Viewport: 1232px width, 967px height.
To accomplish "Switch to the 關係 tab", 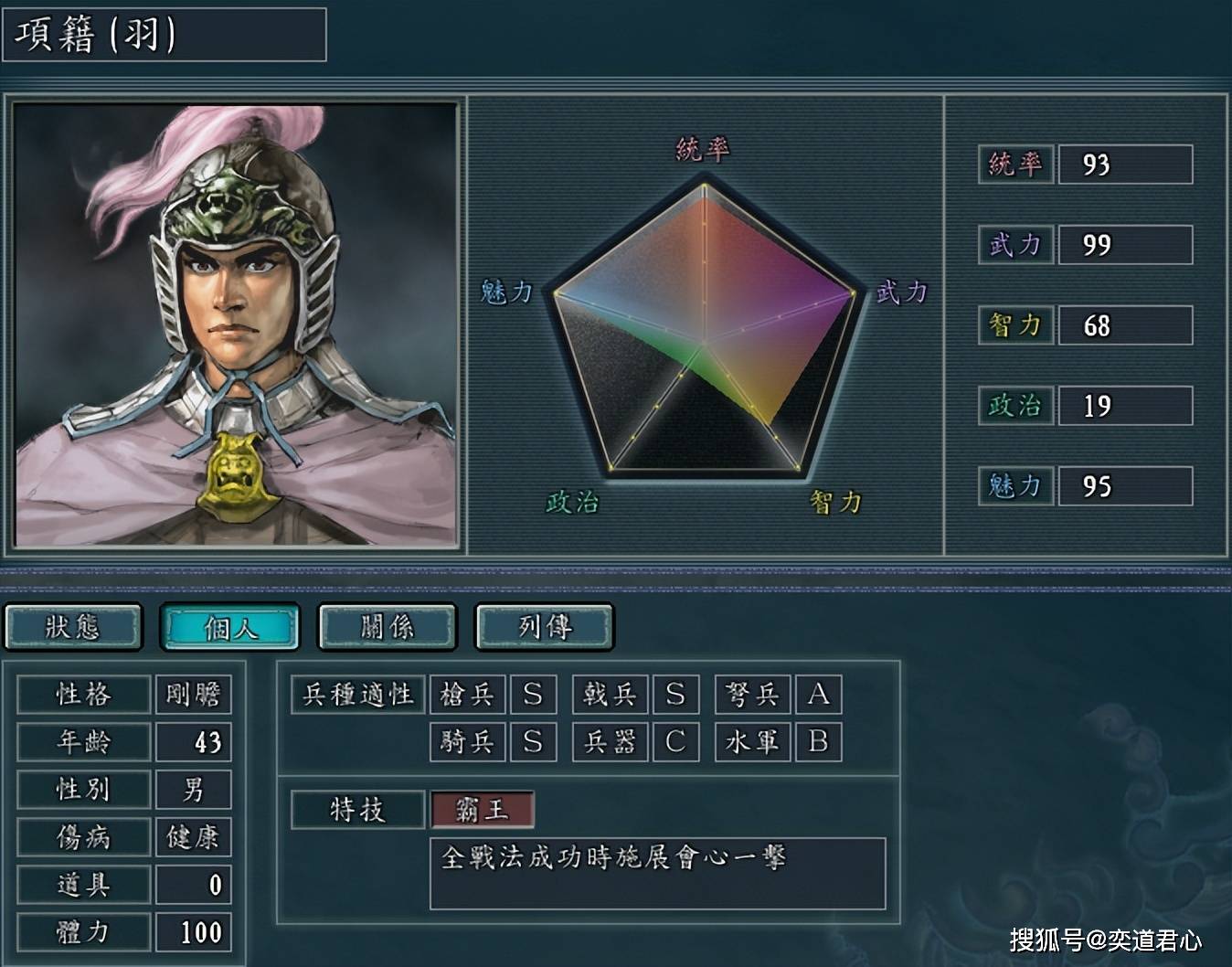I will [x=387, y=627].
